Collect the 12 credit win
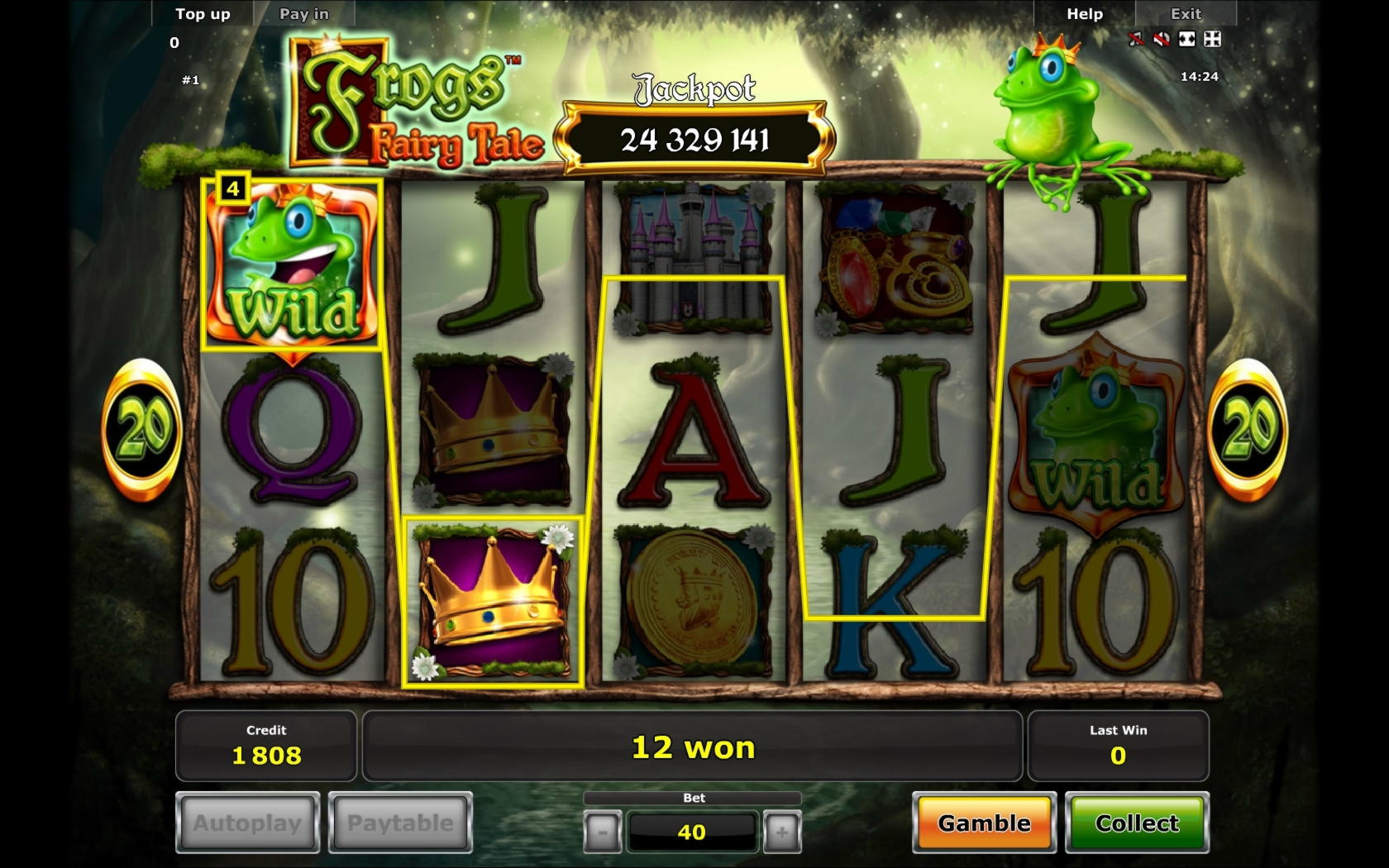1389x868 pixels. (x=1137, y=823)
